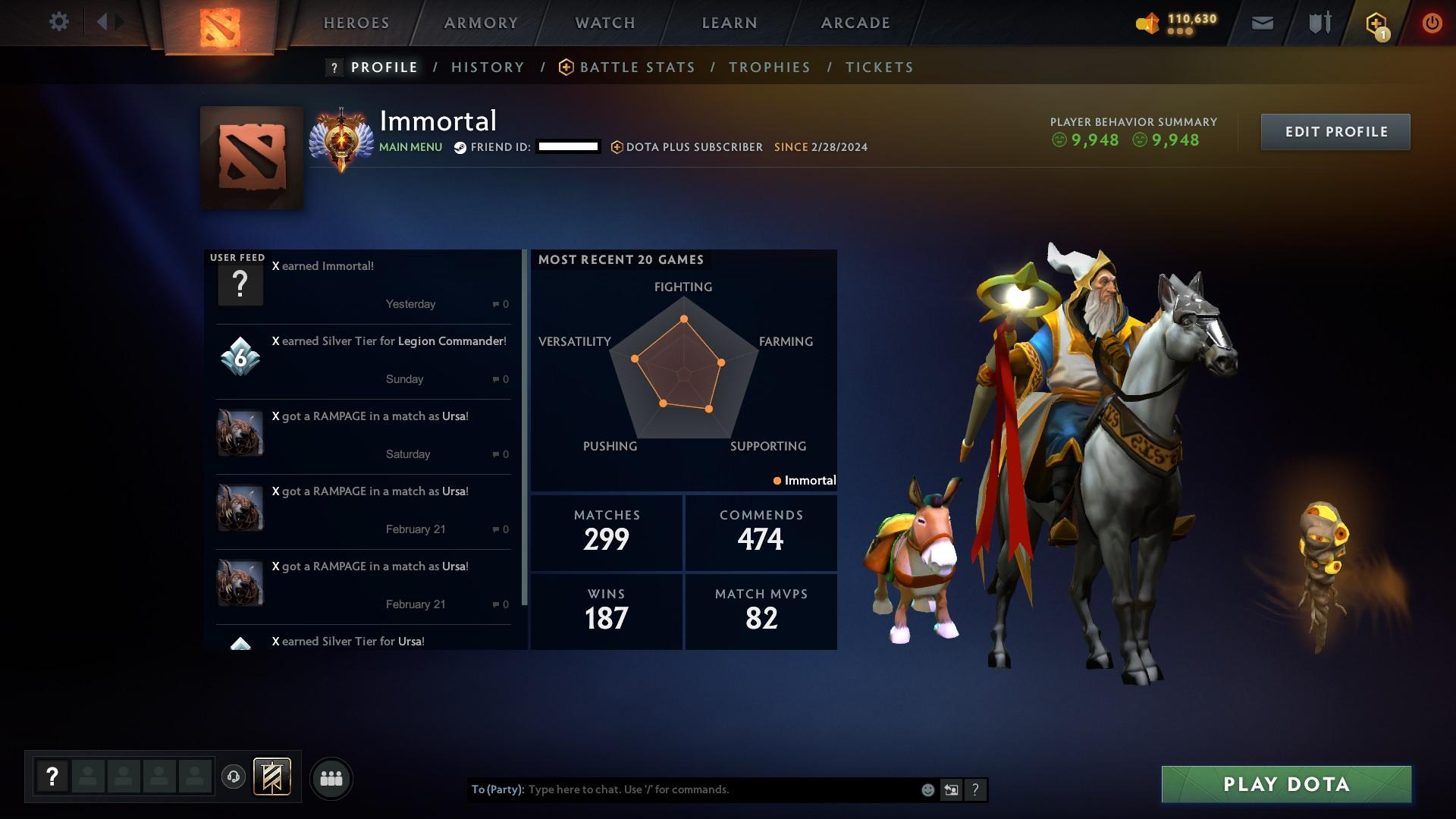Open the headset voice chat icon
The image size is (1456, 819).
click(233, 777)
